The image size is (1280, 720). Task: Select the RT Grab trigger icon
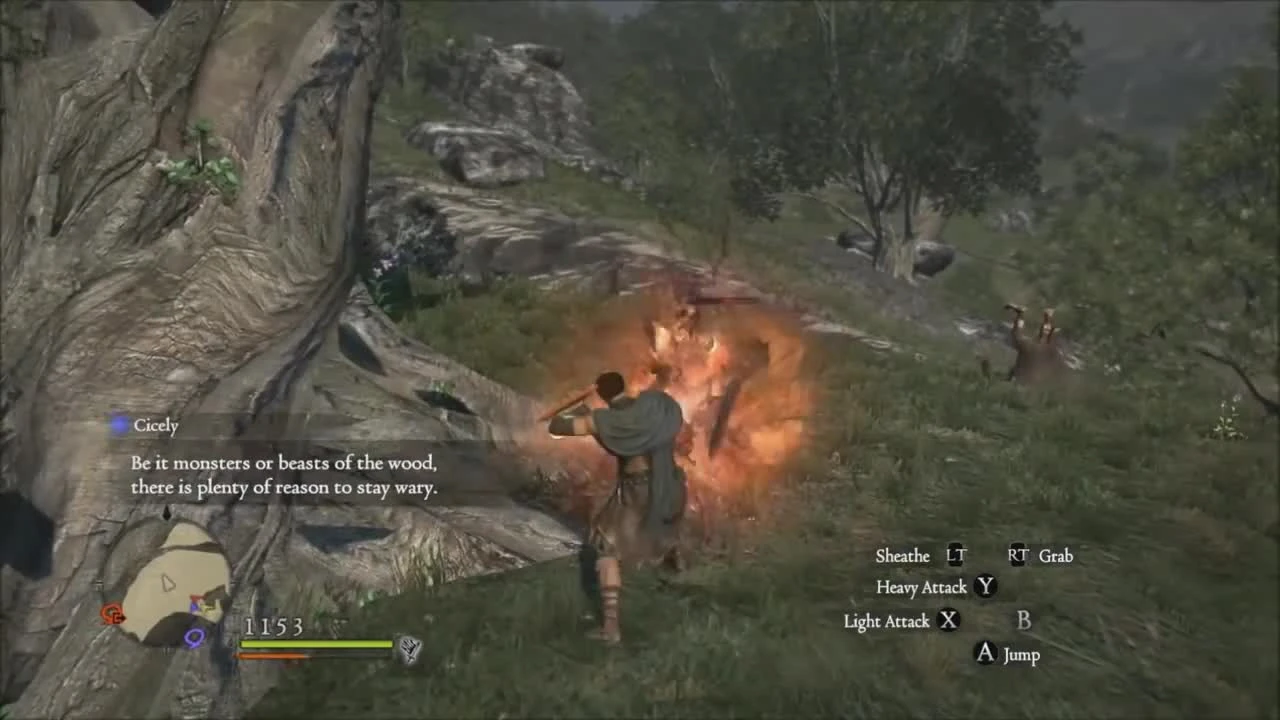tap(1016, 556)
